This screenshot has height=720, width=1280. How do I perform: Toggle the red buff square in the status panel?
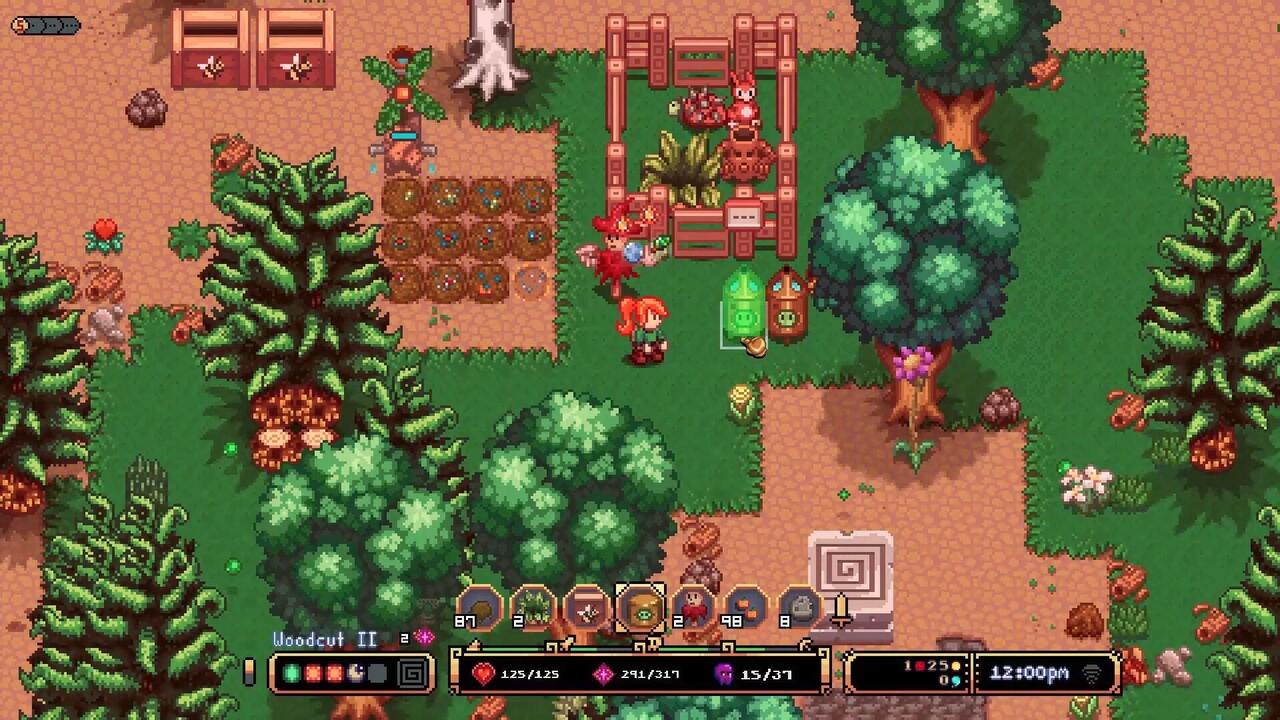pyautogui.click(x=312, y=672)
